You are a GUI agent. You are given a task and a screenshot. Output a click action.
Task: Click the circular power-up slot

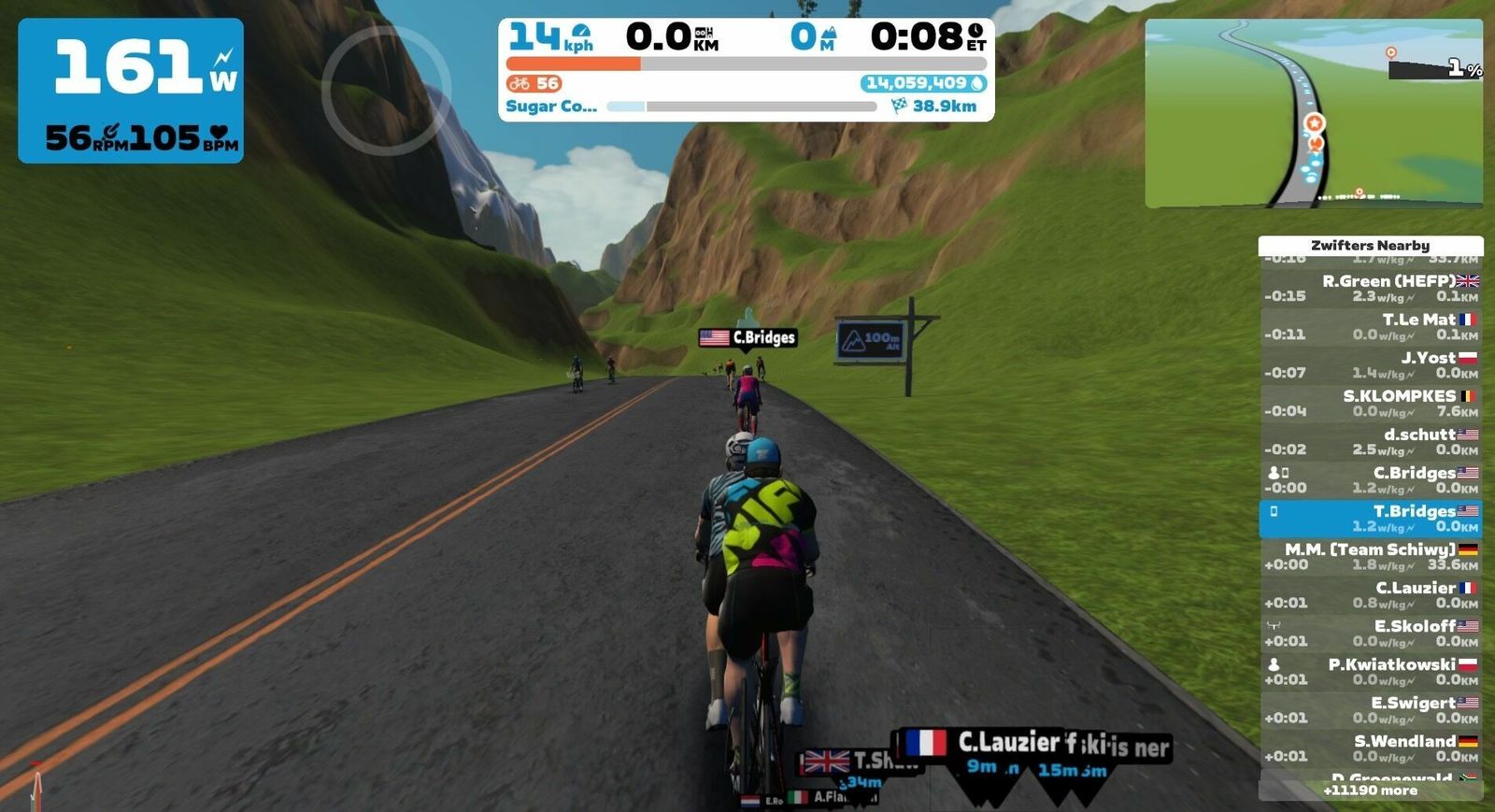(386, 91)
